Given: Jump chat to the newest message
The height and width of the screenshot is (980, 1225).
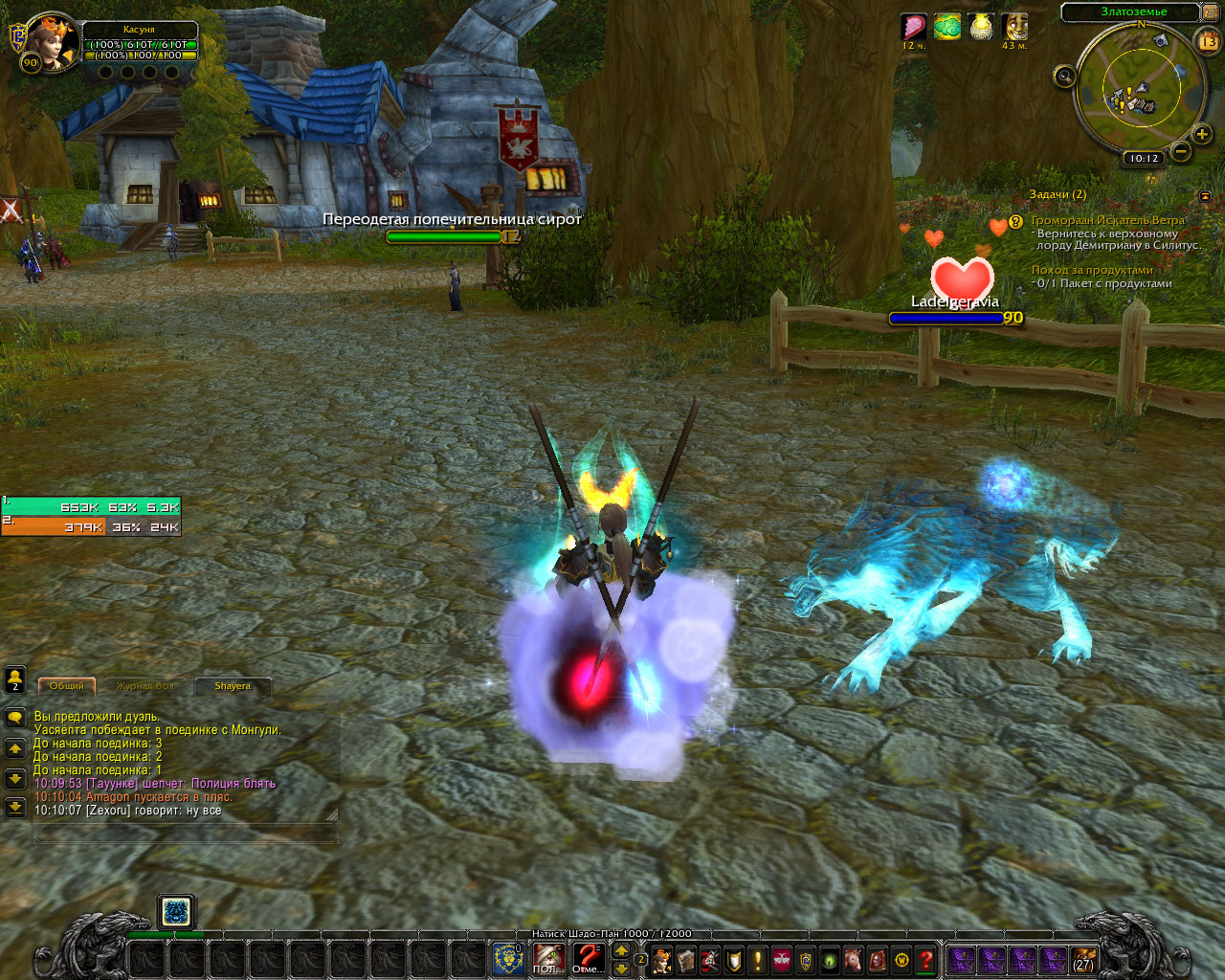Looking at the screenshot, I should click(15, 808).
